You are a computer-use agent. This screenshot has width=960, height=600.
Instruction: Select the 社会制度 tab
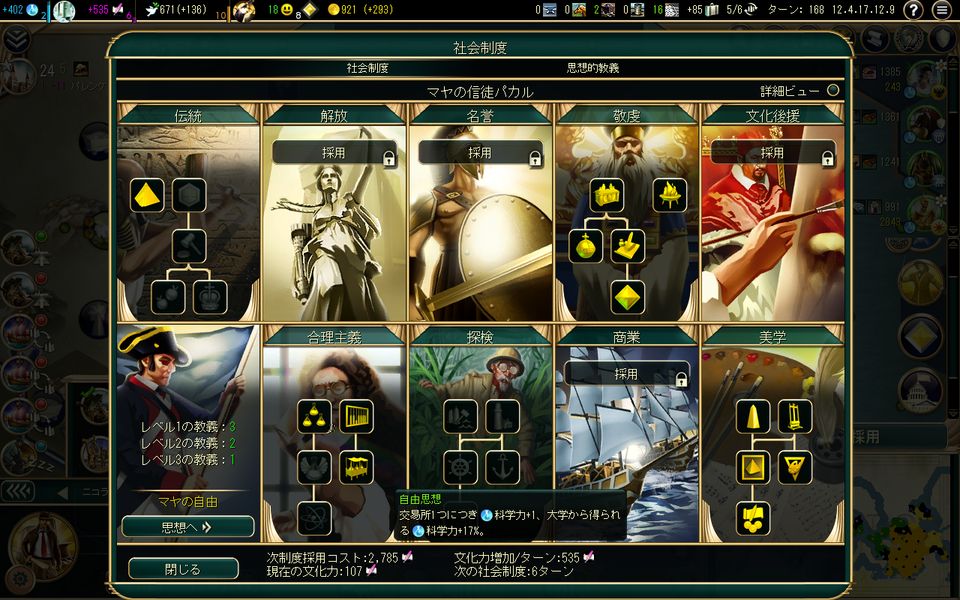(367, 68)
